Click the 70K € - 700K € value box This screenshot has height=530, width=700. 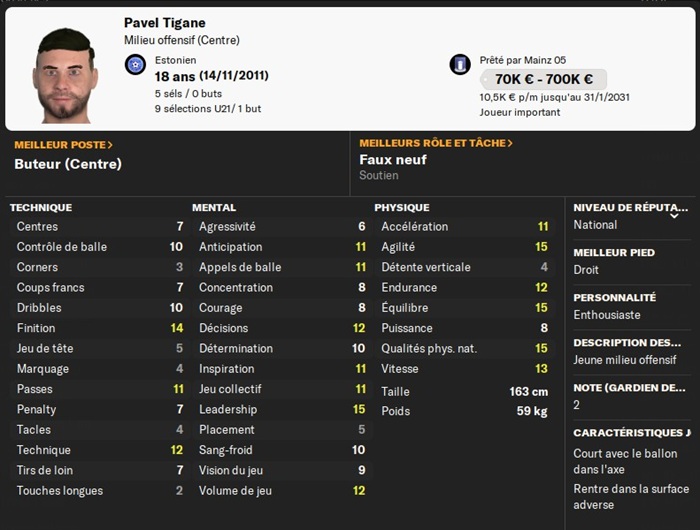(543, 79)
